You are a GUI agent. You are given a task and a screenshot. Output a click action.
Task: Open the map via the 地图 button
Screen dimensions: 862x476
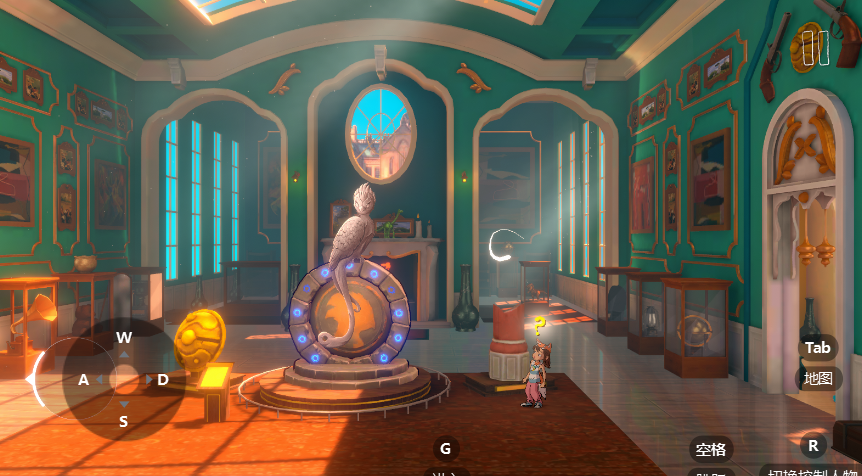(818, 378)
